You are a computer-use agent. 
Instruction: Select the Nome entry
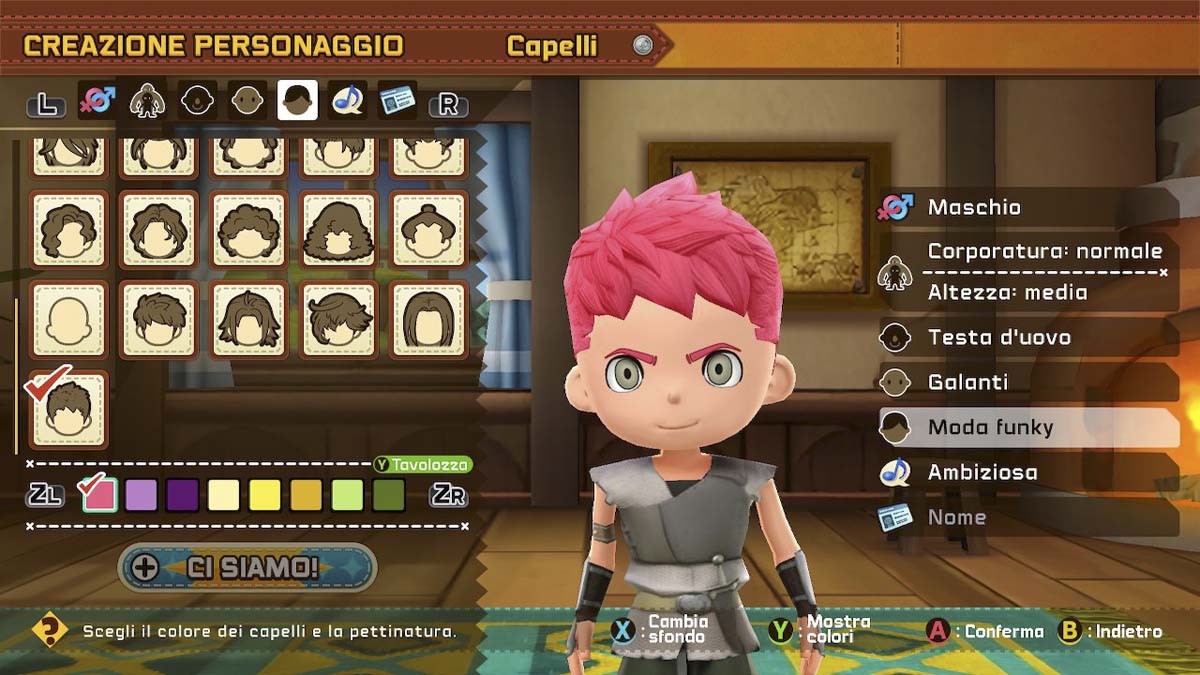click(x=1028, y=517)
